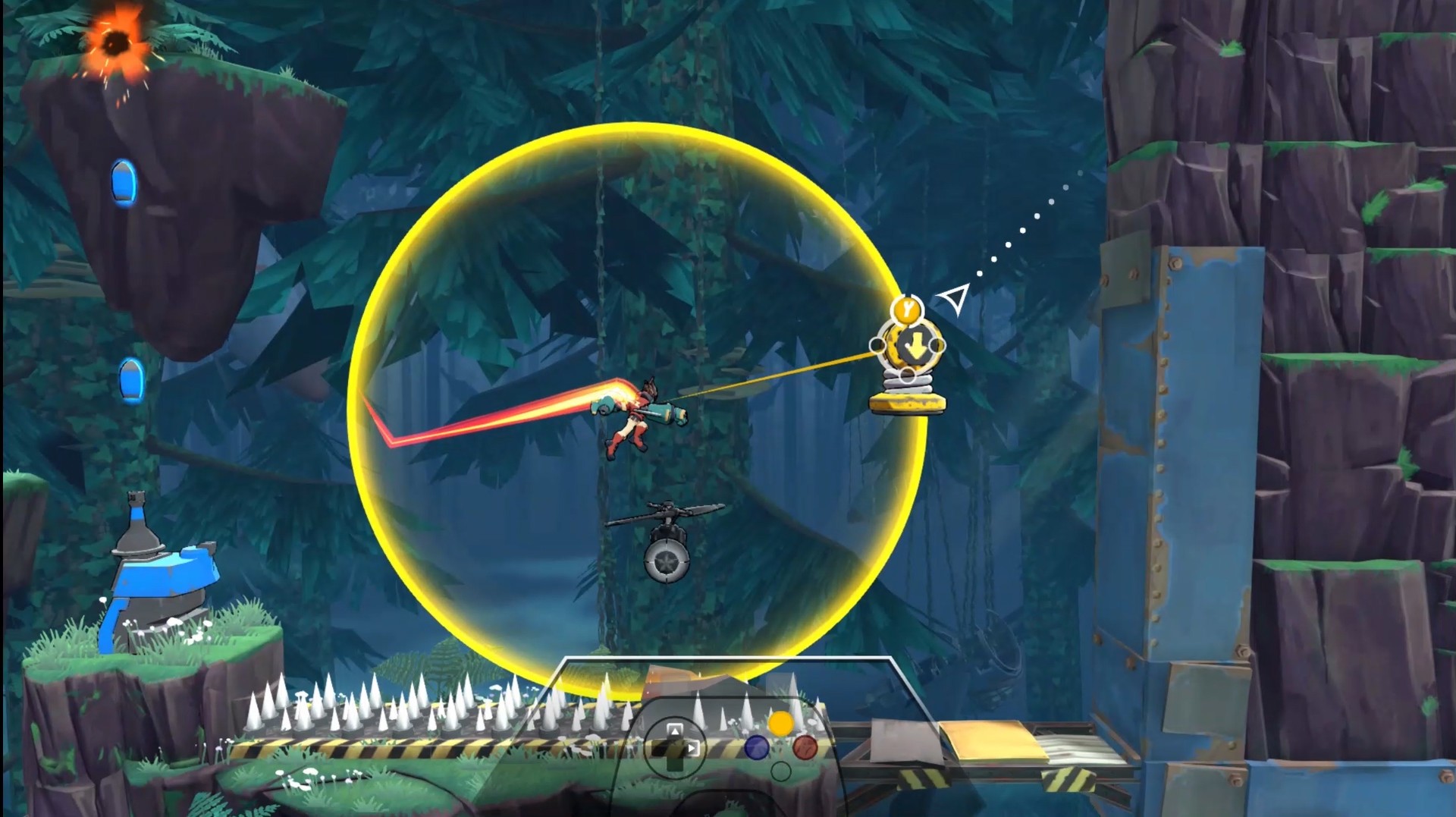This screenshot has width=1456, height=817.
Task: Select the yellow Y button on the gamepad overlay
Action: tap(781, 724)
